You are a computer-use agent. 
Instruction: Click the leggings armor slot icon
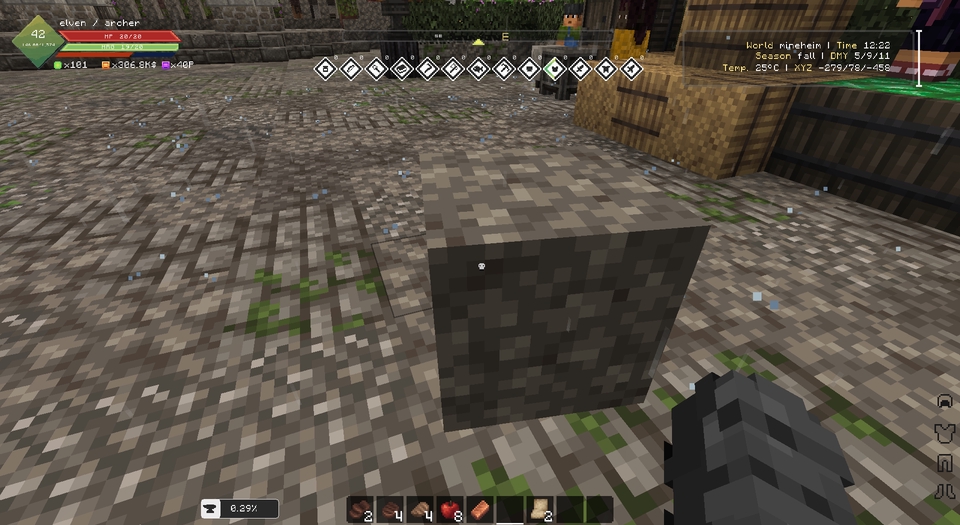[x=941, y=462]
